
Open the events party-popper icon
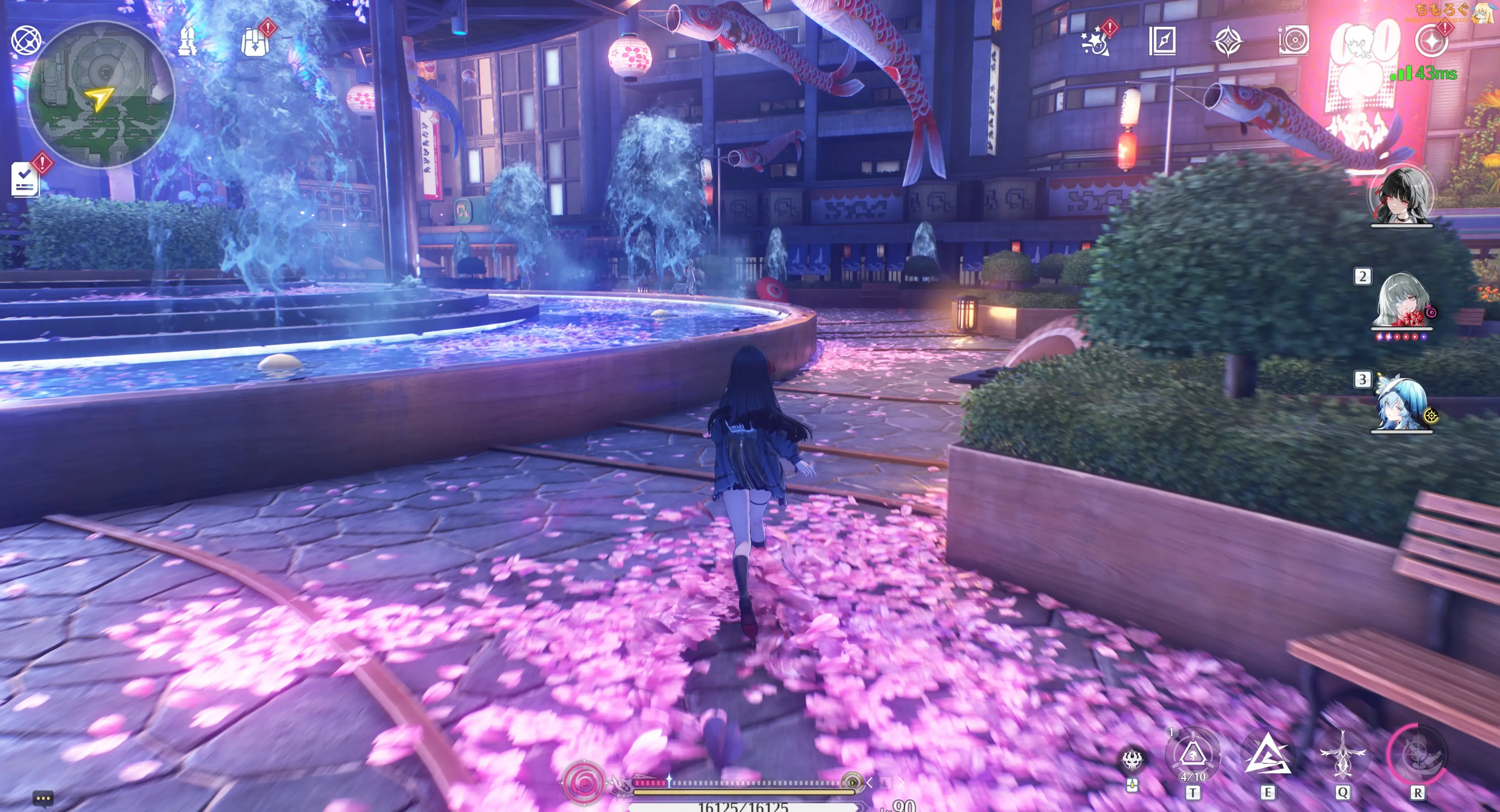(x=1096, y=41)
